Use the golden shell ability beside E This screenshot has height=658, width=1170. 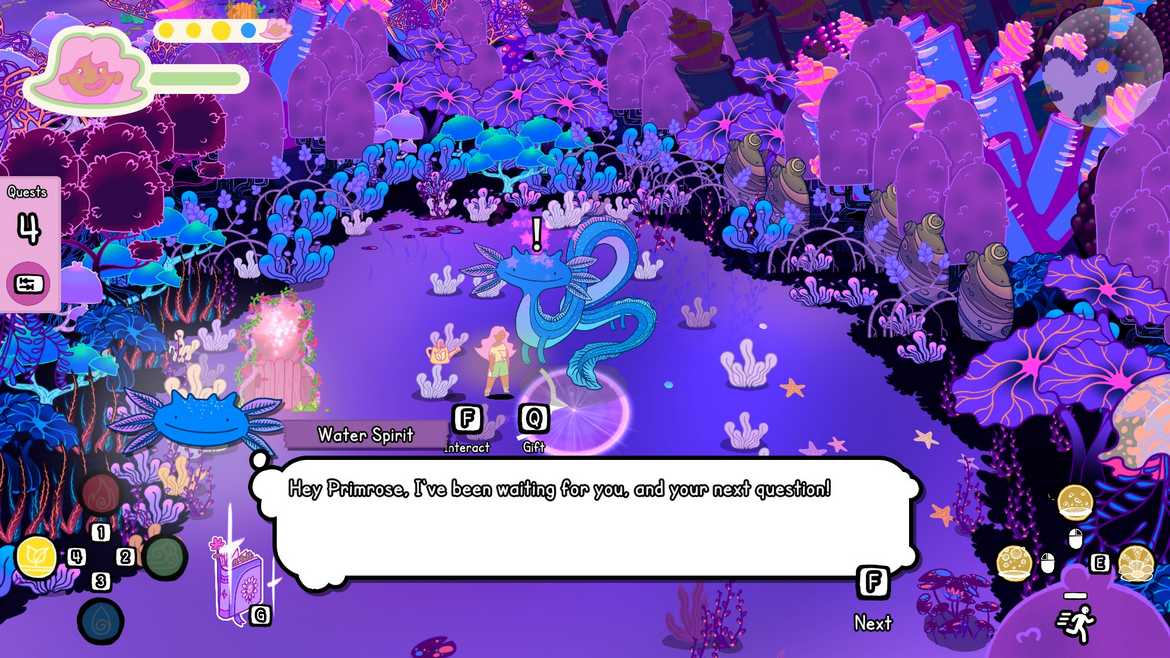point(1136,564)
